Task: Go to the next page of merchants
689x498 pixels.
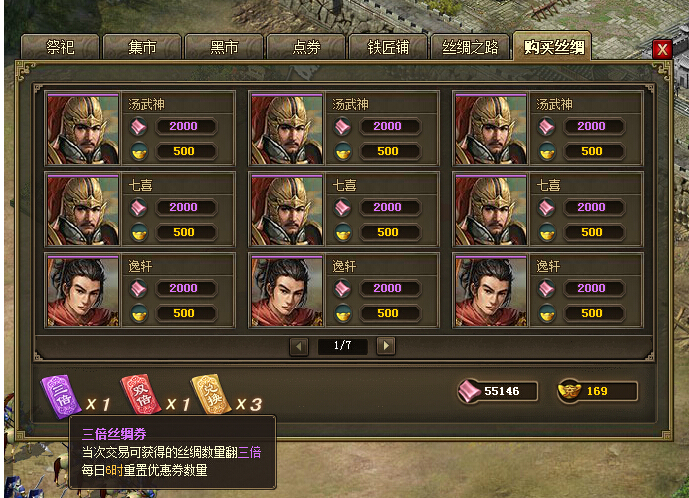Action: coord(386,346)
